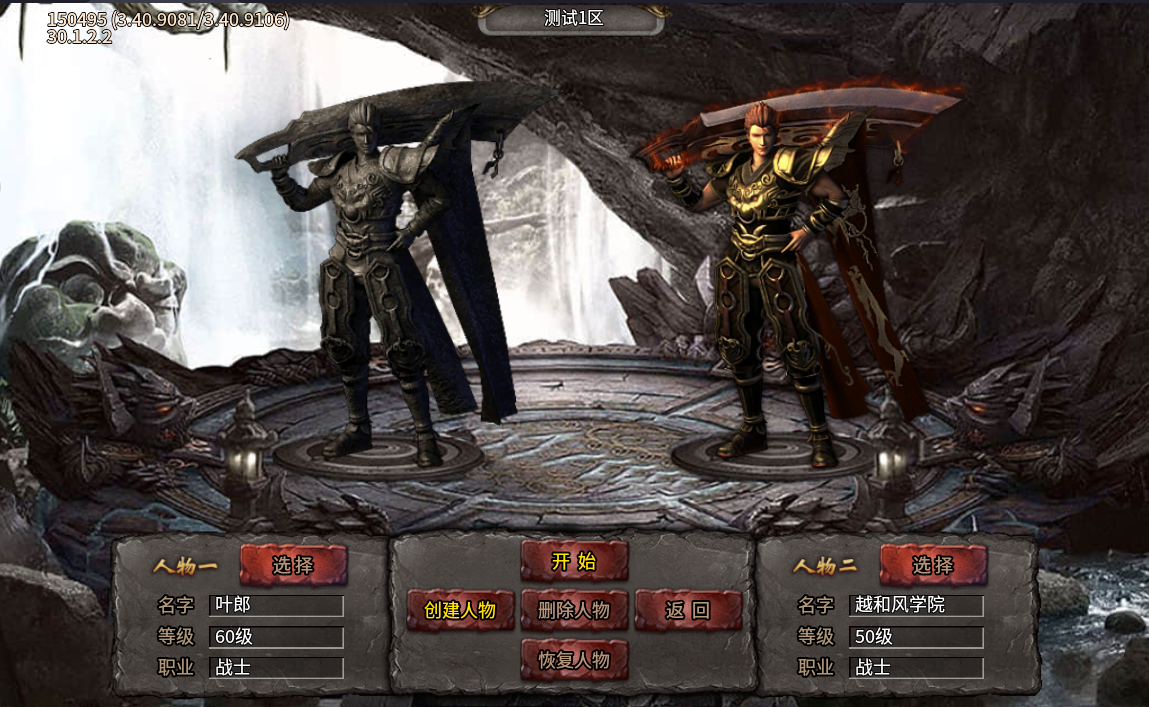Go back with the 返回 button
Viewport: 1149px width, 707px height.
click(x=688, y=610)
